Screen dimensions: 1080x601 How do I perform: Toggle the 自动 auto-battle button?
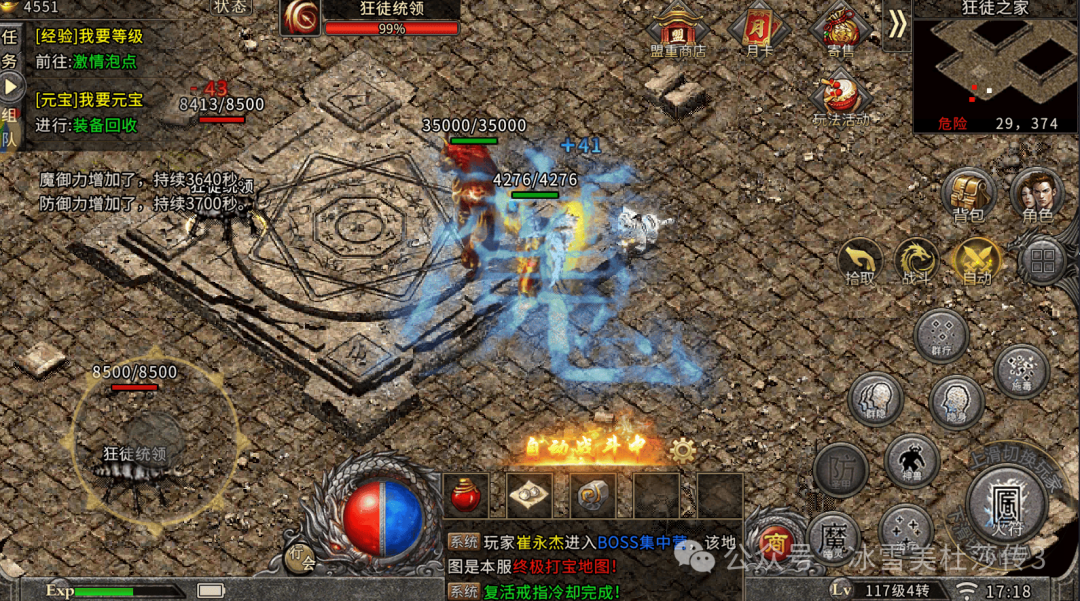click(x=976, y=259)
